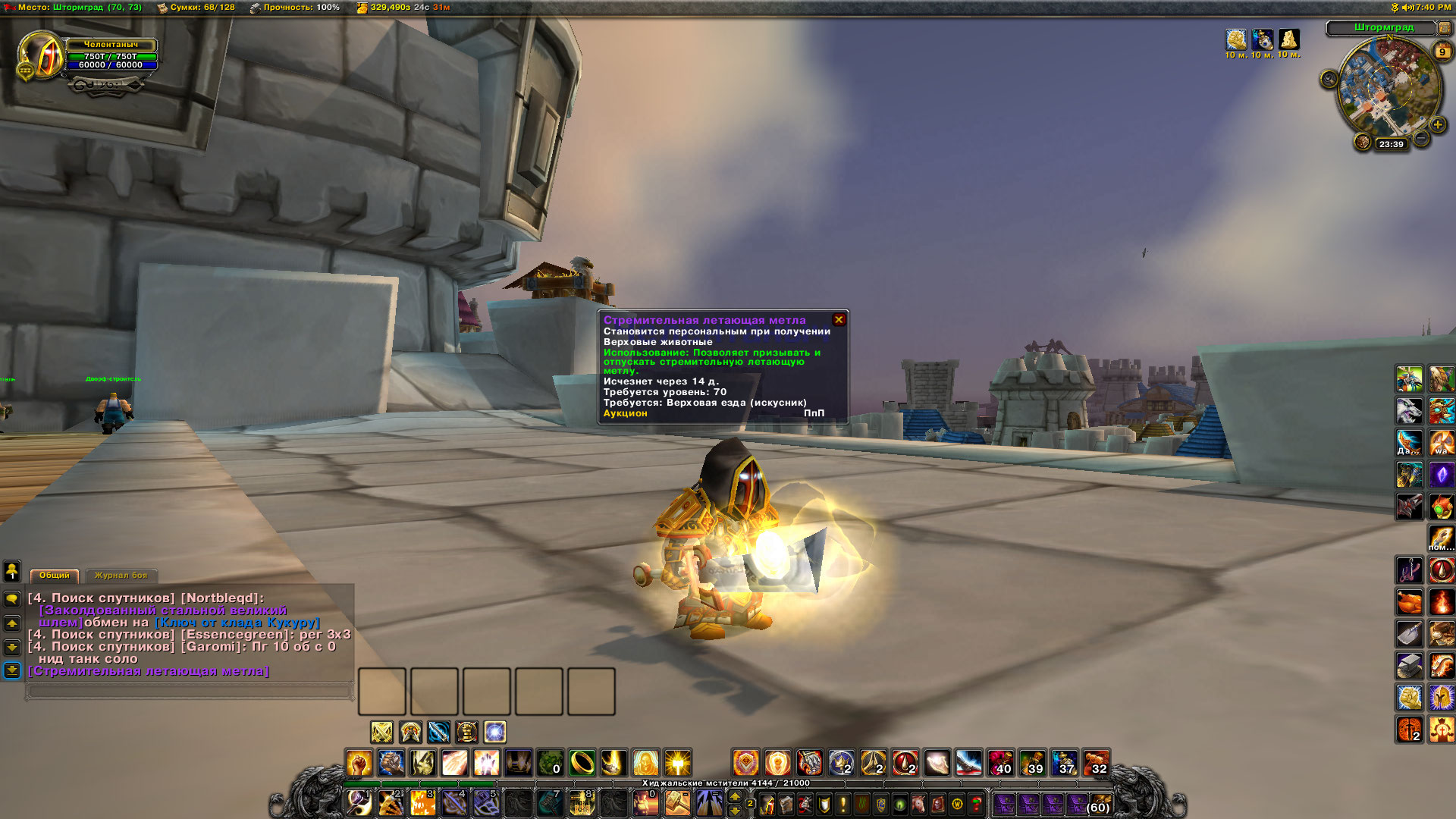
Task: Click the Ключ от клада Кукуру item link
Action: 237,623
